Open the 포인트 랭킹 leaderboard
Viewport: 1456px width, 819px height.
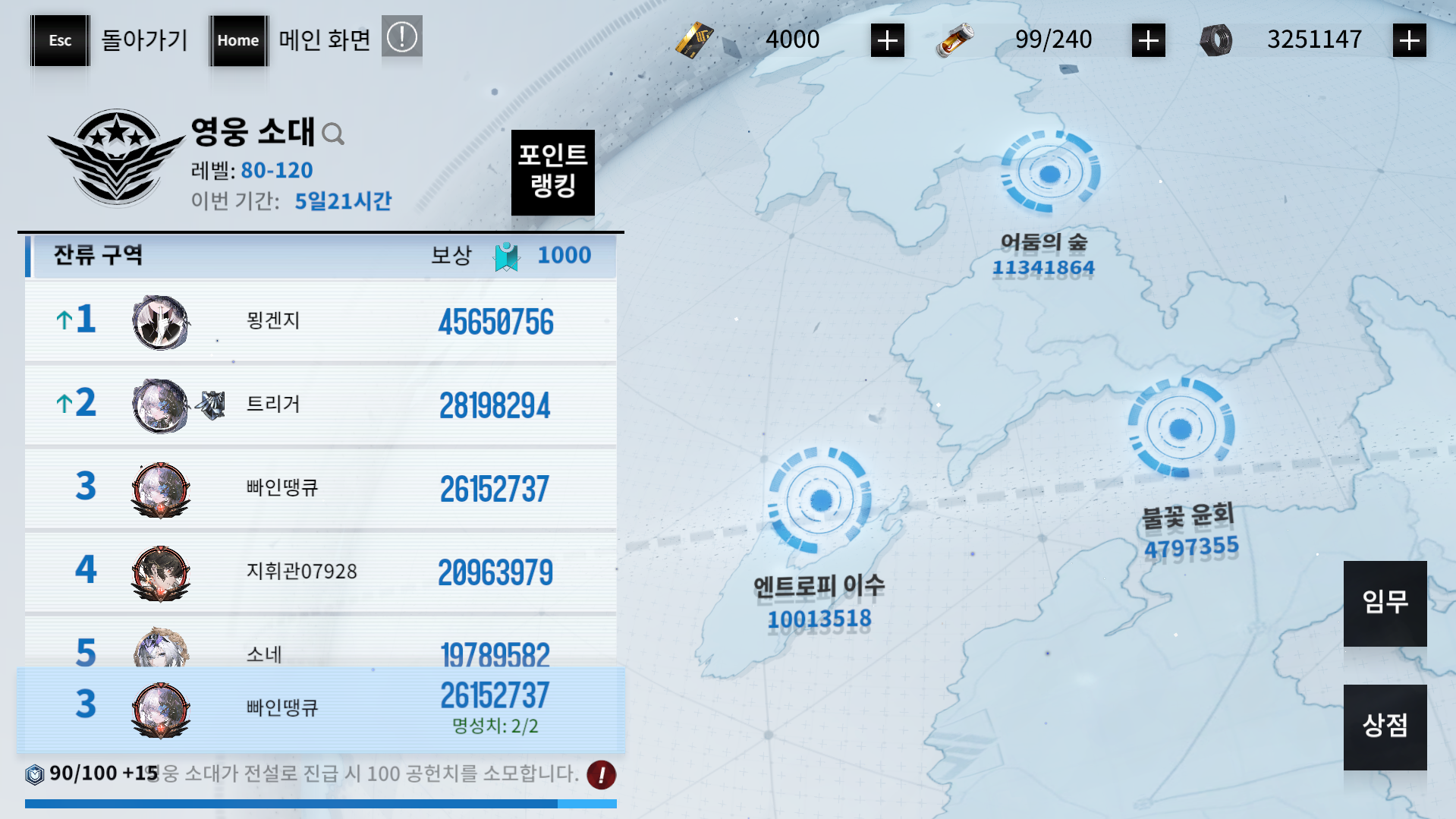pyautogui.click(x=552, y=172)
